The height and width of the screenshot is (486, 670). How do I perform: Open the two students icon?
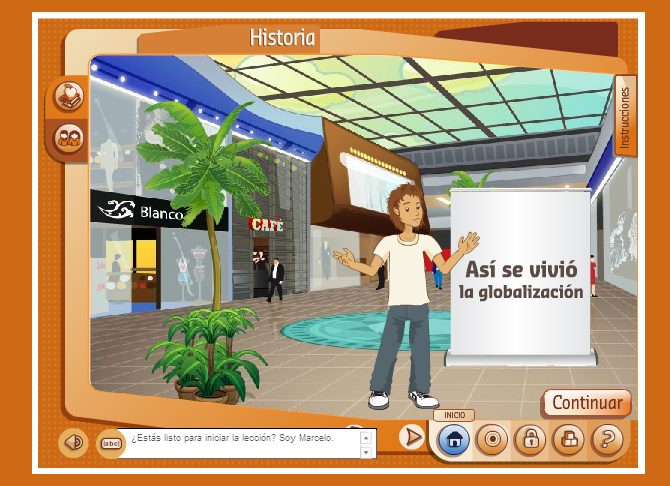69,136
